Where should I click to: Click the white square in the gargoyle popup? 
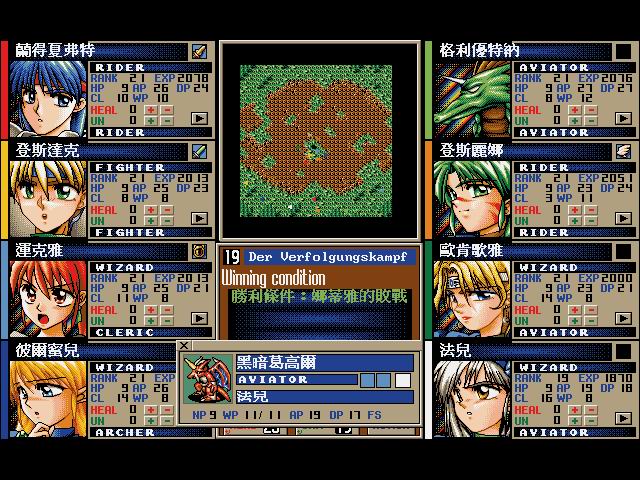click(x=403, y=380)
